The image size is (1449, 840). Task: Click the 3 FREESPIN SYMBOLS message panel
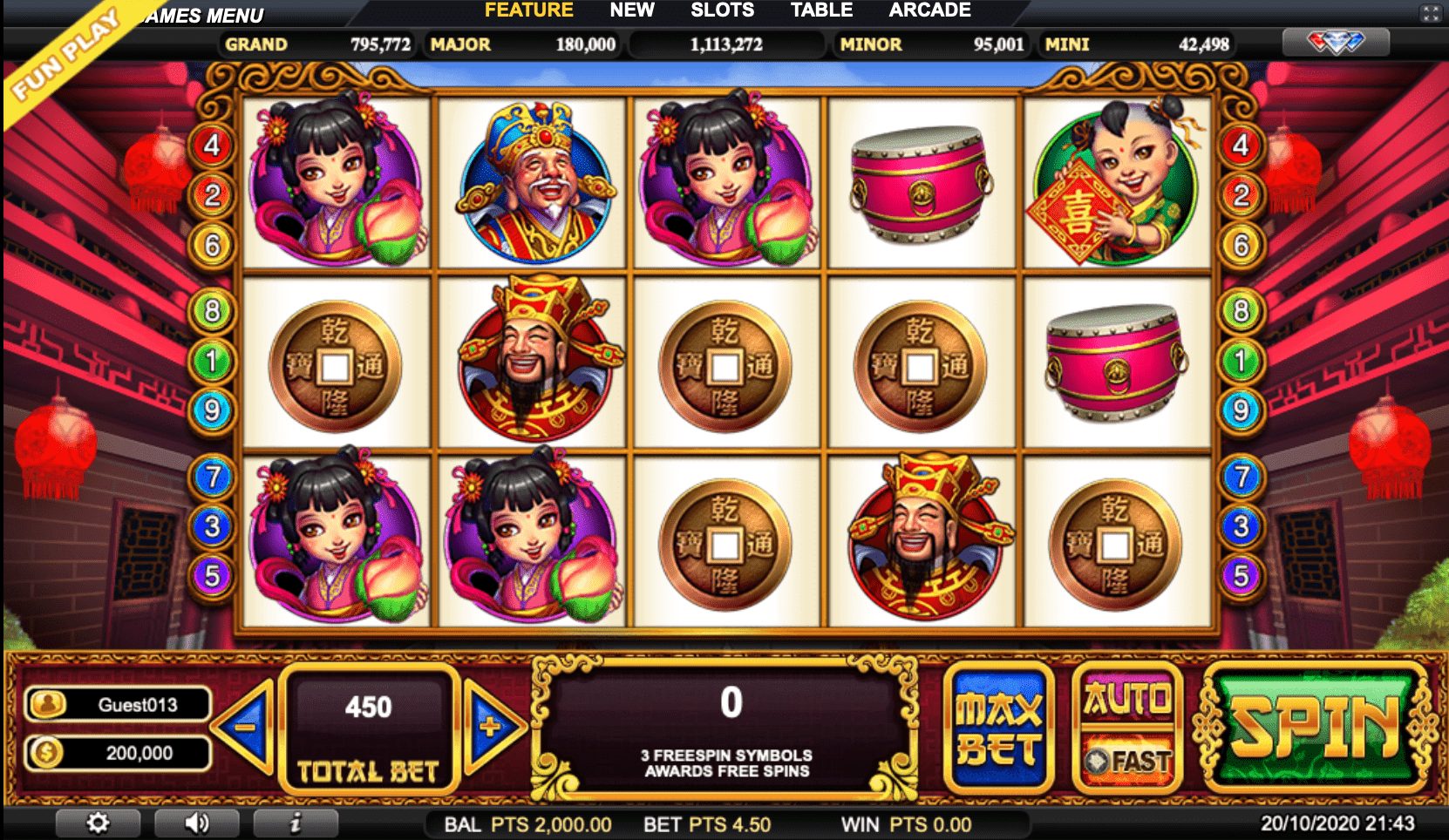click(x=727, y=762)
